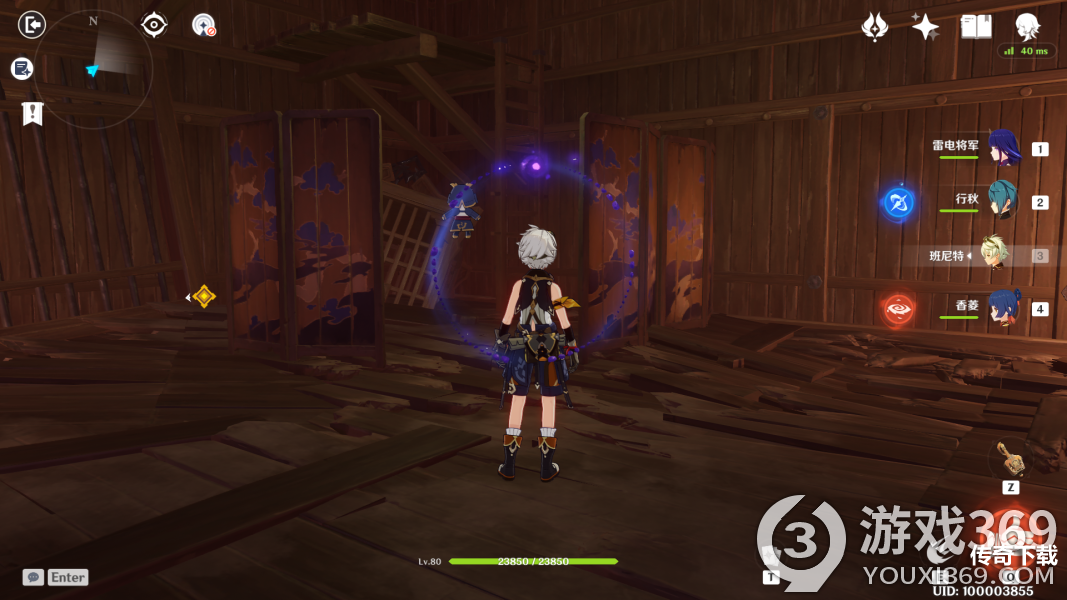Switch to party member 雷电将军
Screen dimensions: 1067x600
pyautogui.click(x=1001, y=148)
